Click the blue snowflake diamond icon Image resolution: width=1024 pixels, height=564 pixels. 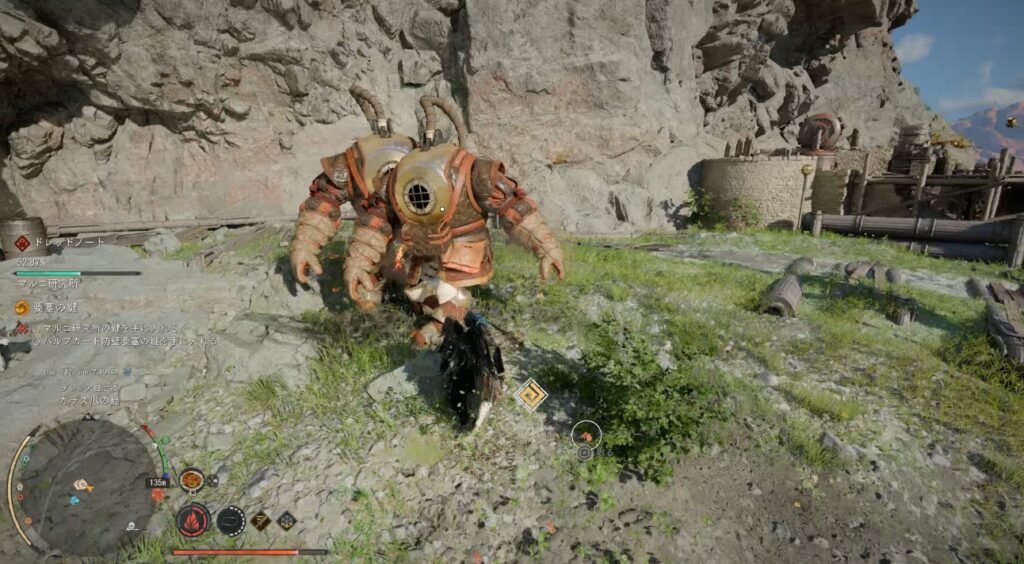[x=286, y=520]
